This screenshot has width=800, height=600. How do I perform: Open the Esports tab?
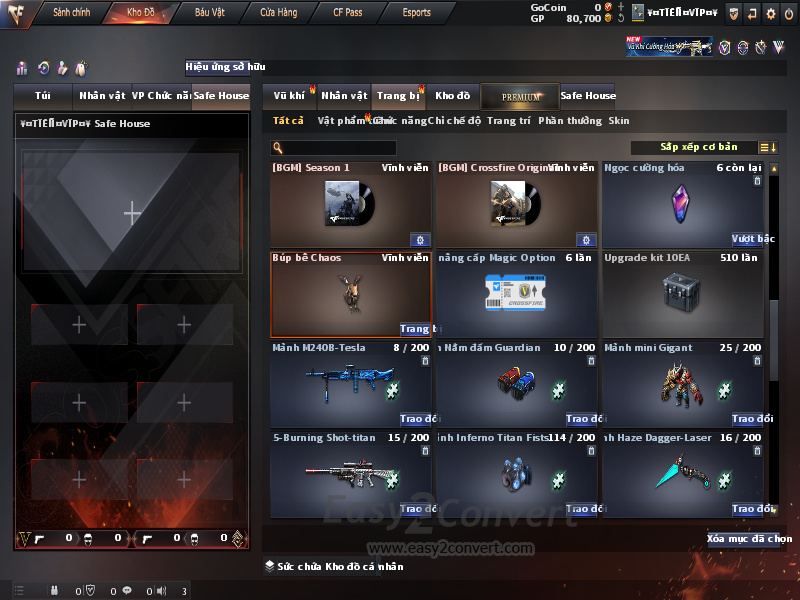pyautogui.click(x=416, y=13)
